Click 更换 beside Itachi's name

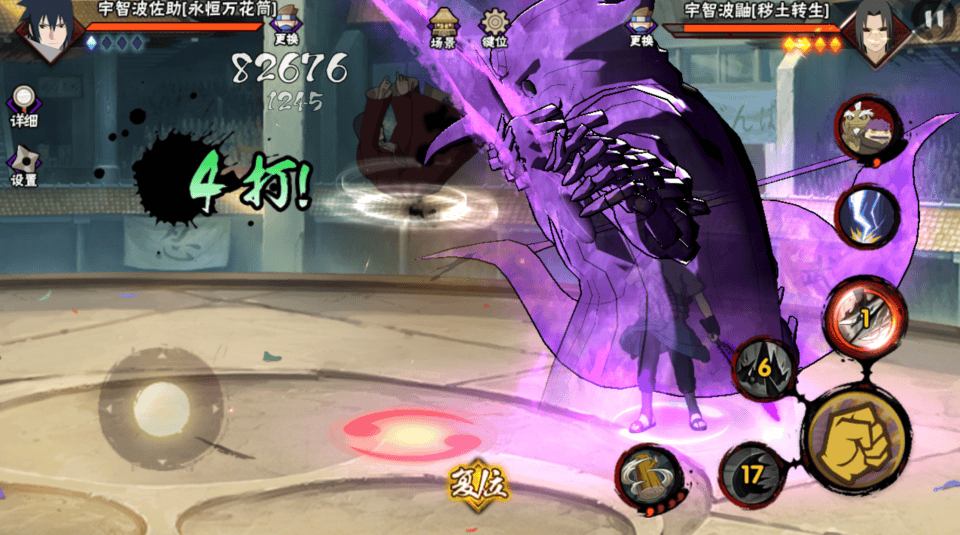coord(641,27)
